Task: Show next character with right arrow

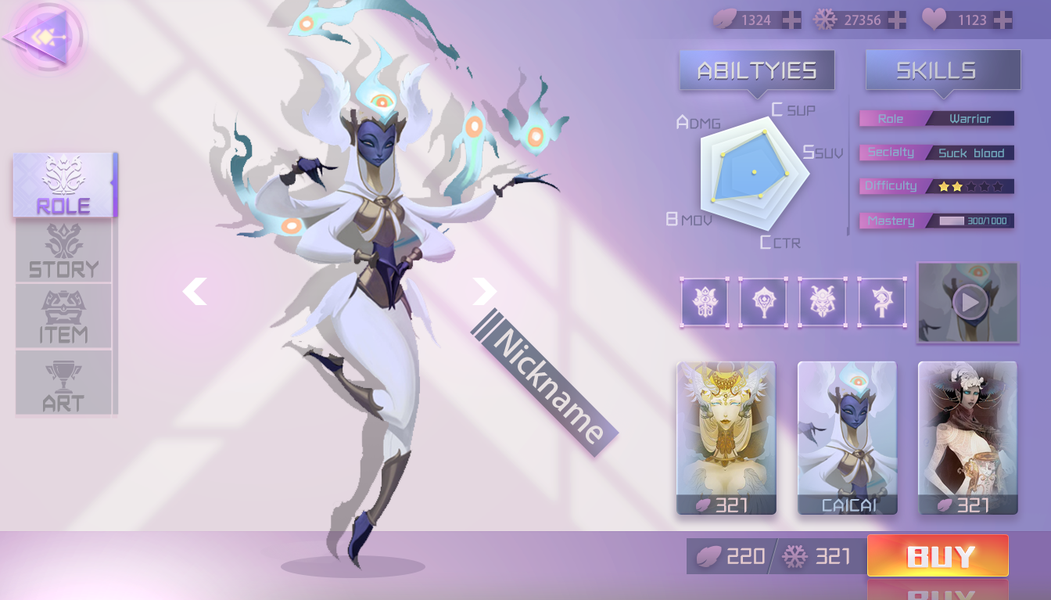Action: 485,291
